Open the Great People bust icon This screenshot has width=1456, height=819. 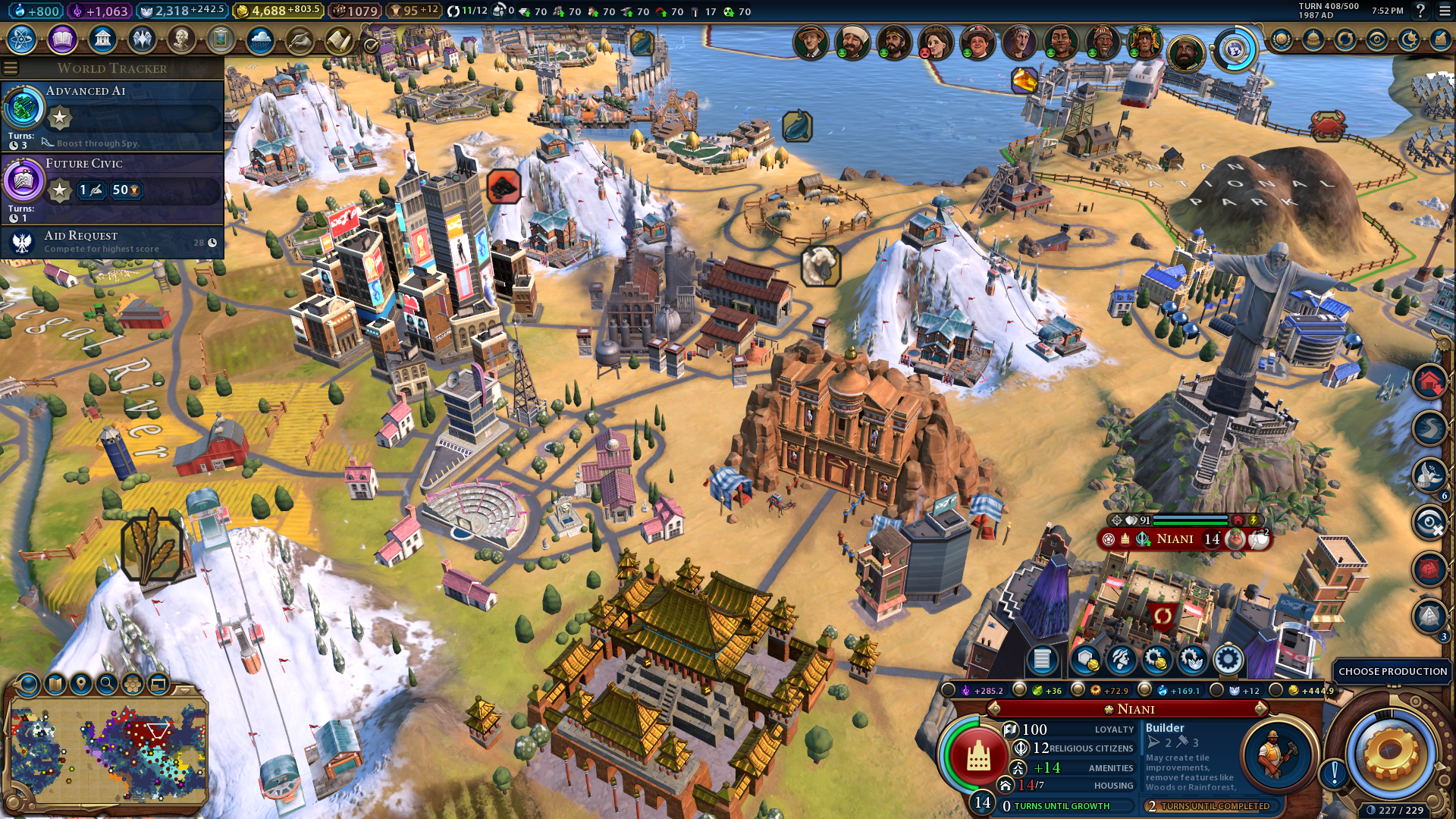point(181,39)
